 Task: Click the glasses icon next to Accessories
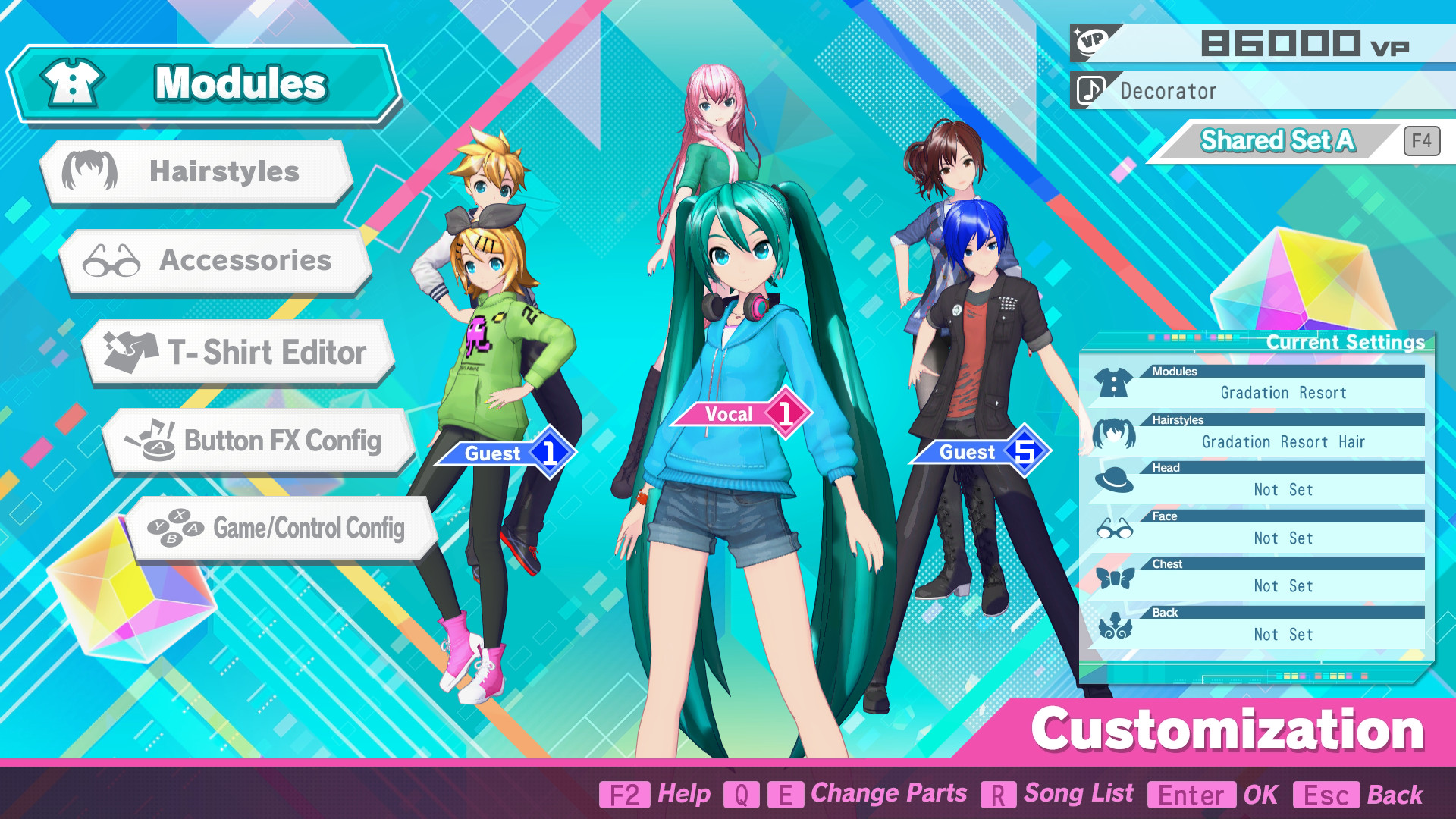[110, 261]
